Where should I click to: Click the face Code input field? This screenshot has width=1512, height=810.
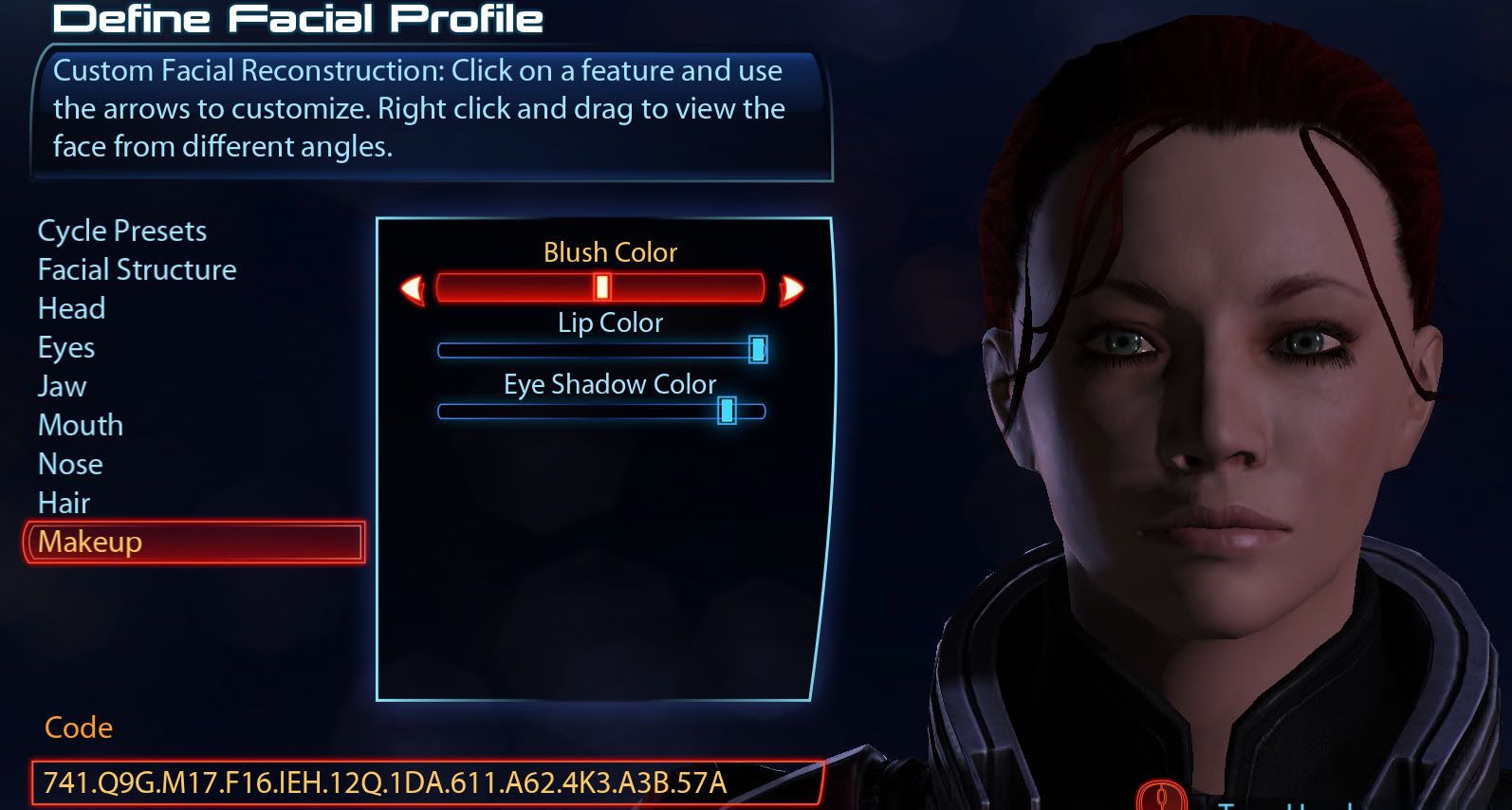(427, 782)
